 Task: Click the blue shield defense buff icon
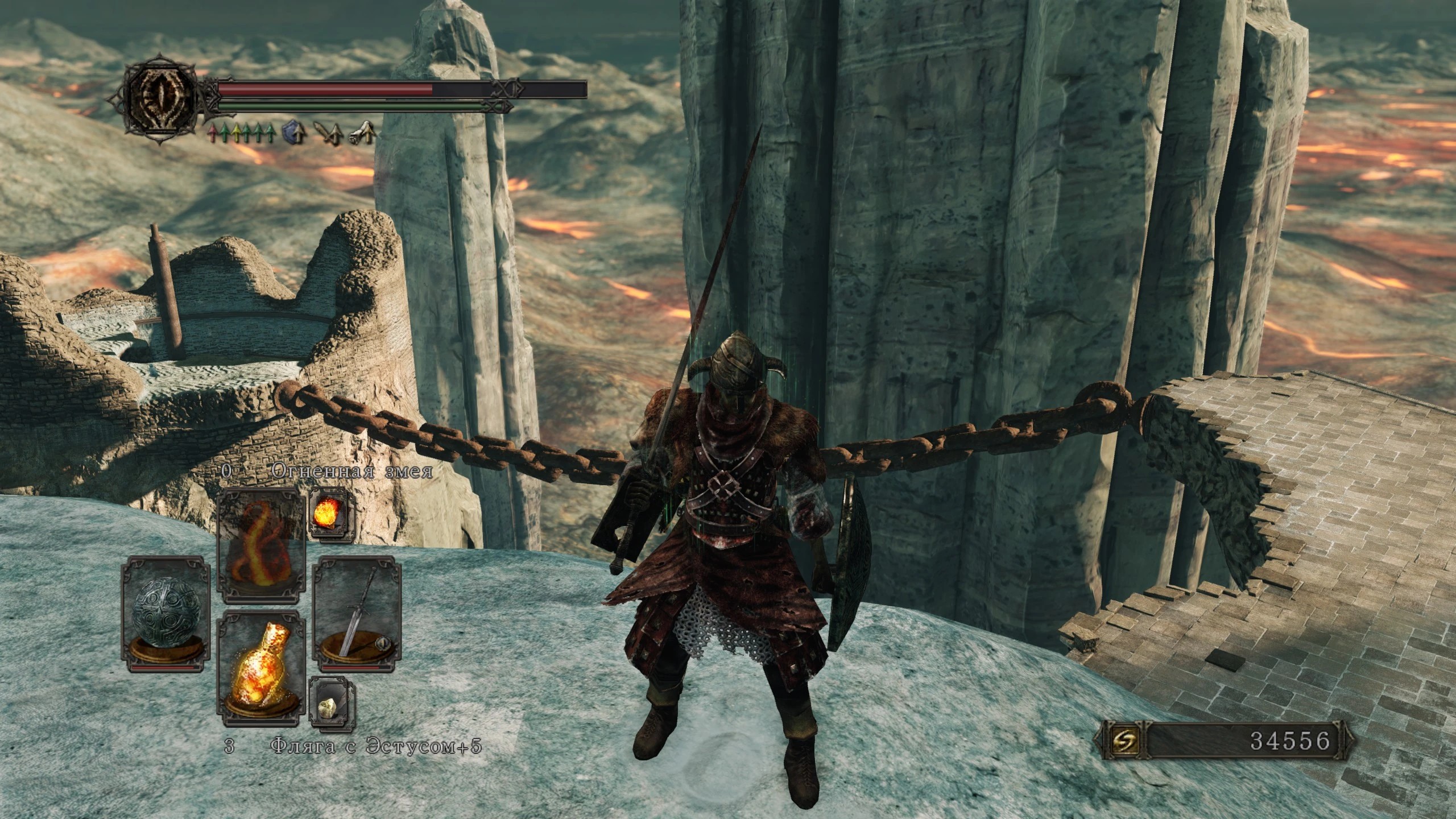coord(294,134)
